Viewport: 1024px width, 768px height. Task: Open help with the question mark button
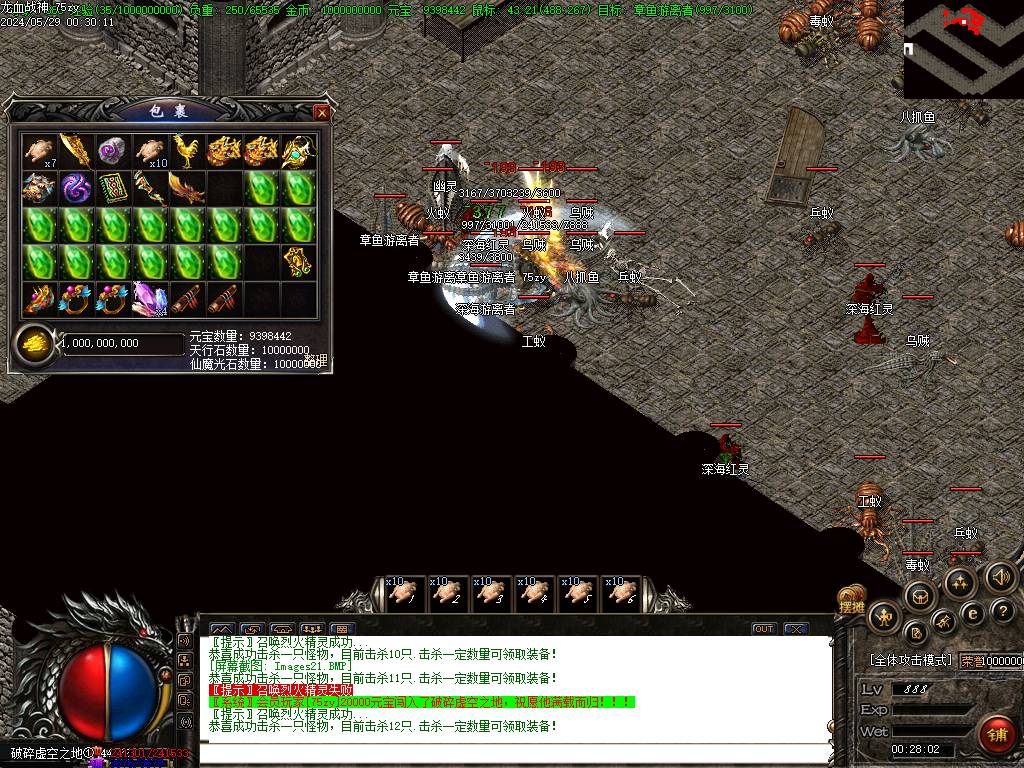point(1004,610)
